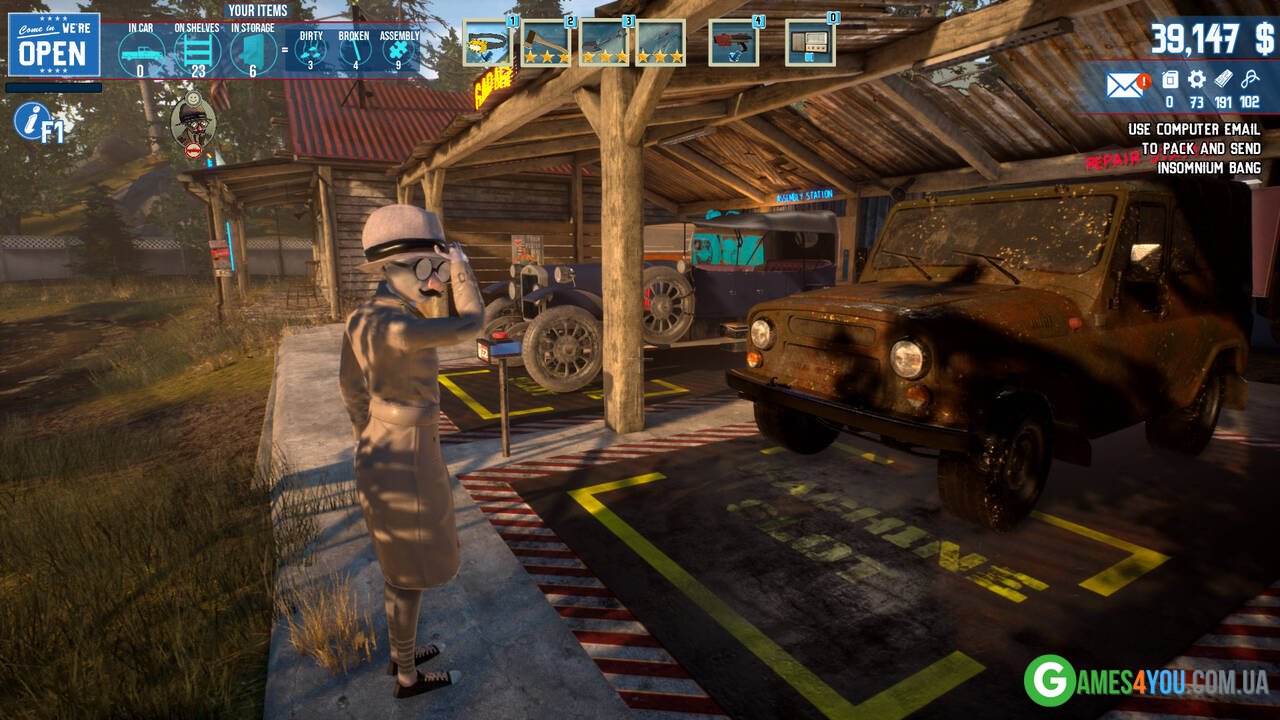Check the items in storage
This screenshot has width=1280, height=720.
(254, 52)
